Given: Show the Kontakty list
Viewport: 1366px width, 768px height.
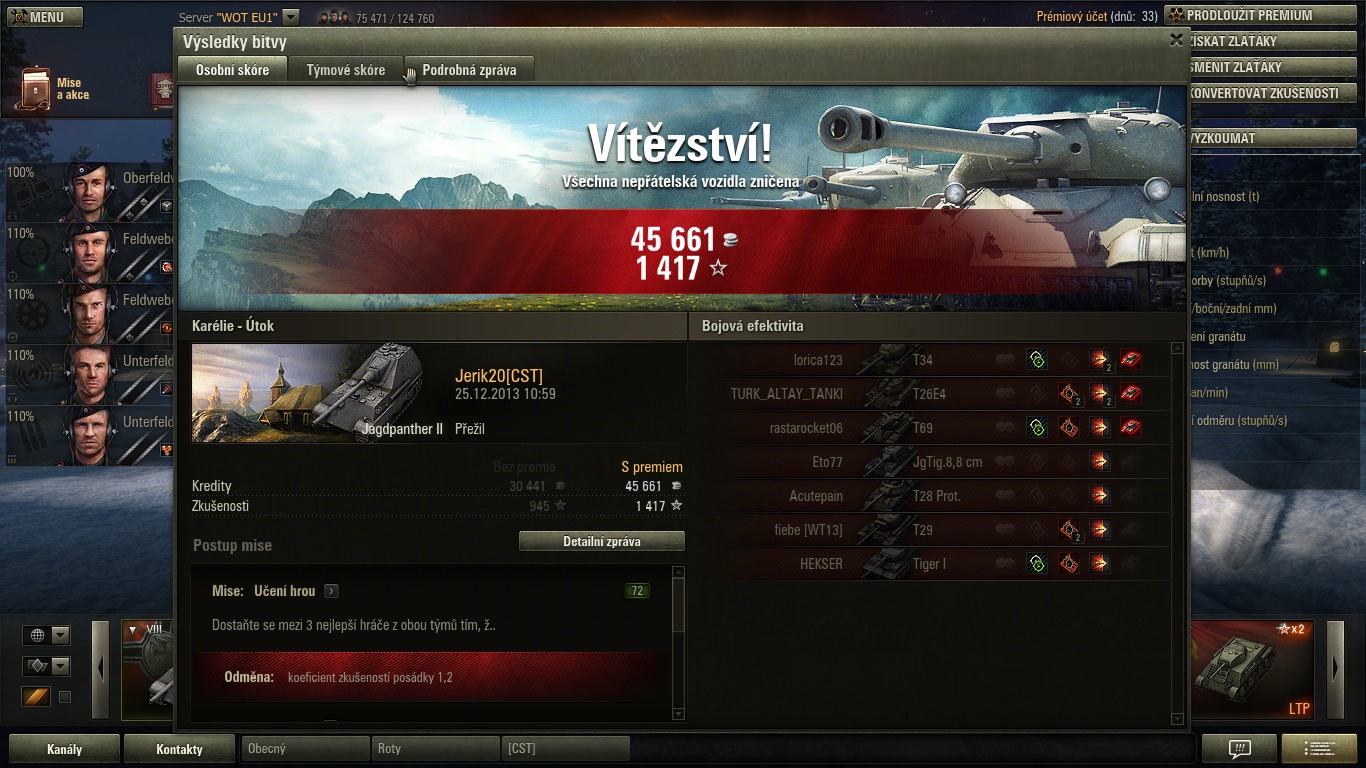Looking at the screenshot, I should (179, 749).
